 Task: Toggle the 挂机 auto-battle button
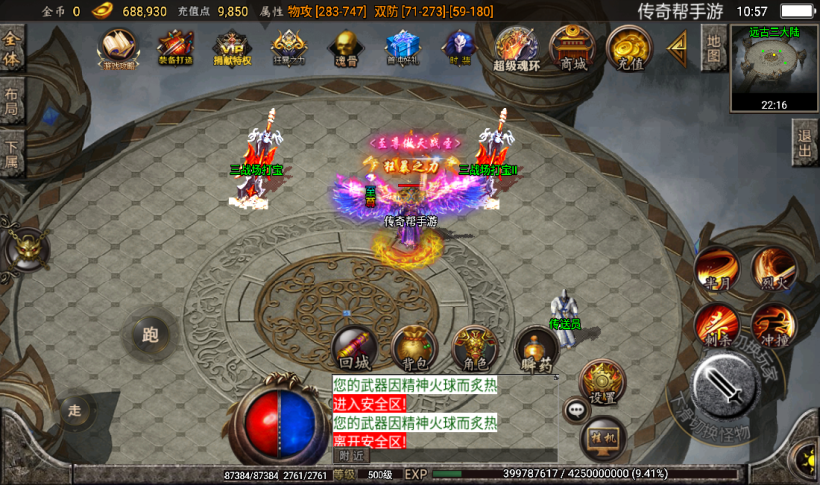point(603,435)
